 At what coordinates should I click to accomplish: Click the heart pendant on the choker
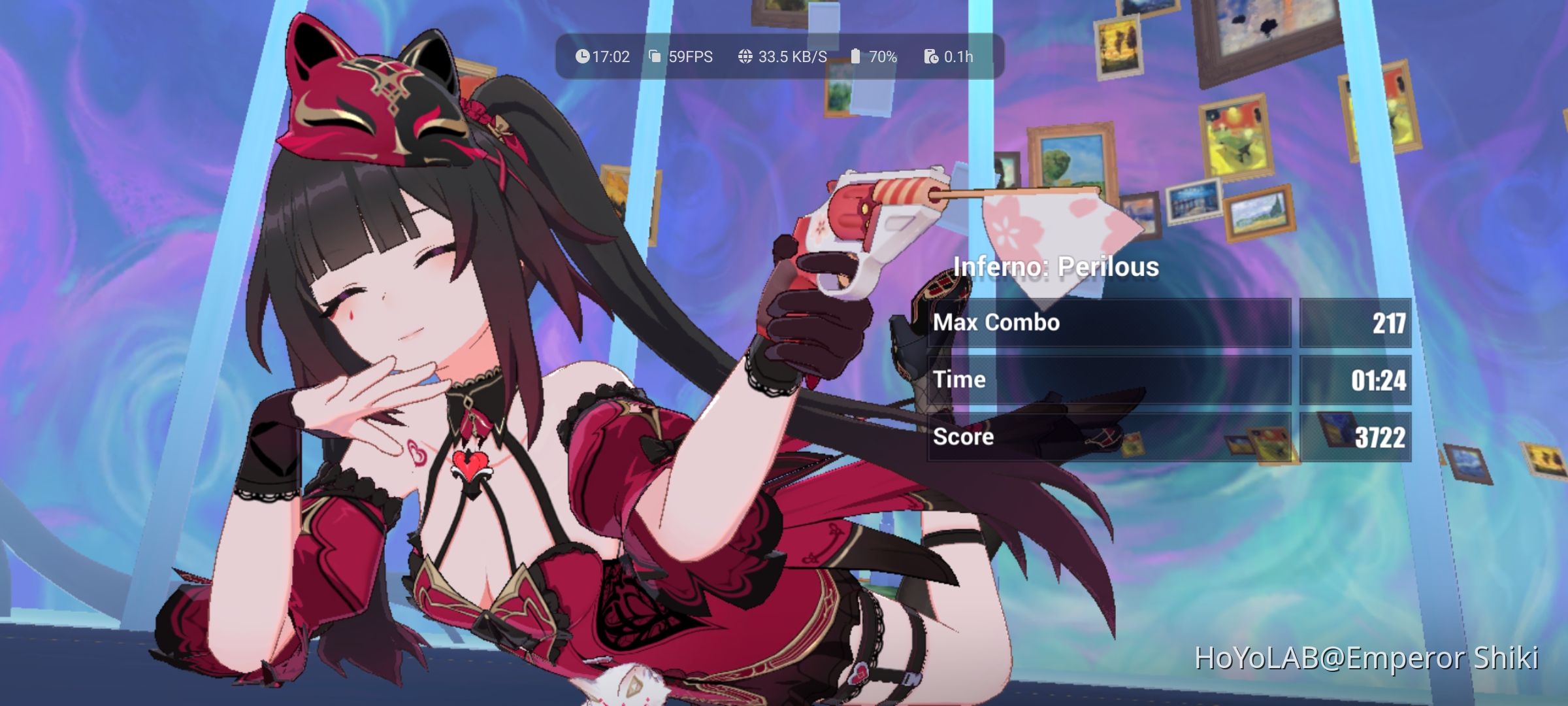472,465
